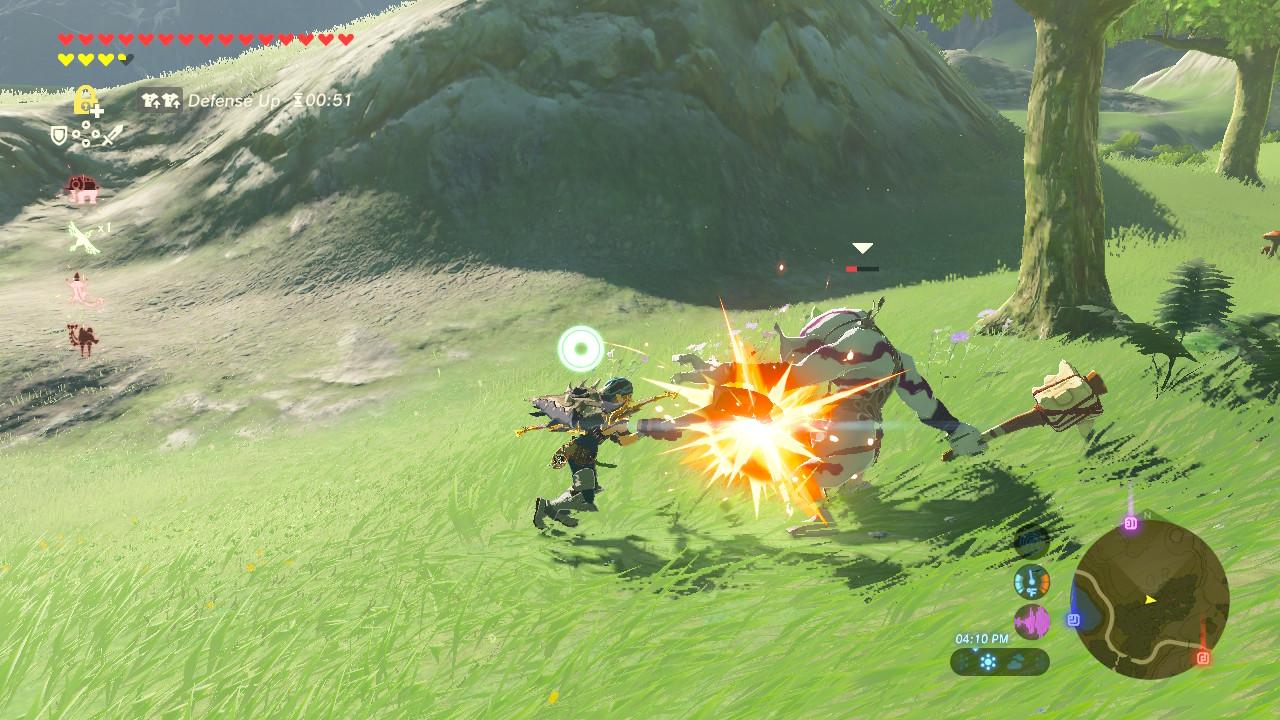Viewport: 1280px width, 720px height.
Task: Click the sunny weather forecast icon
Action: coord(988,661)
